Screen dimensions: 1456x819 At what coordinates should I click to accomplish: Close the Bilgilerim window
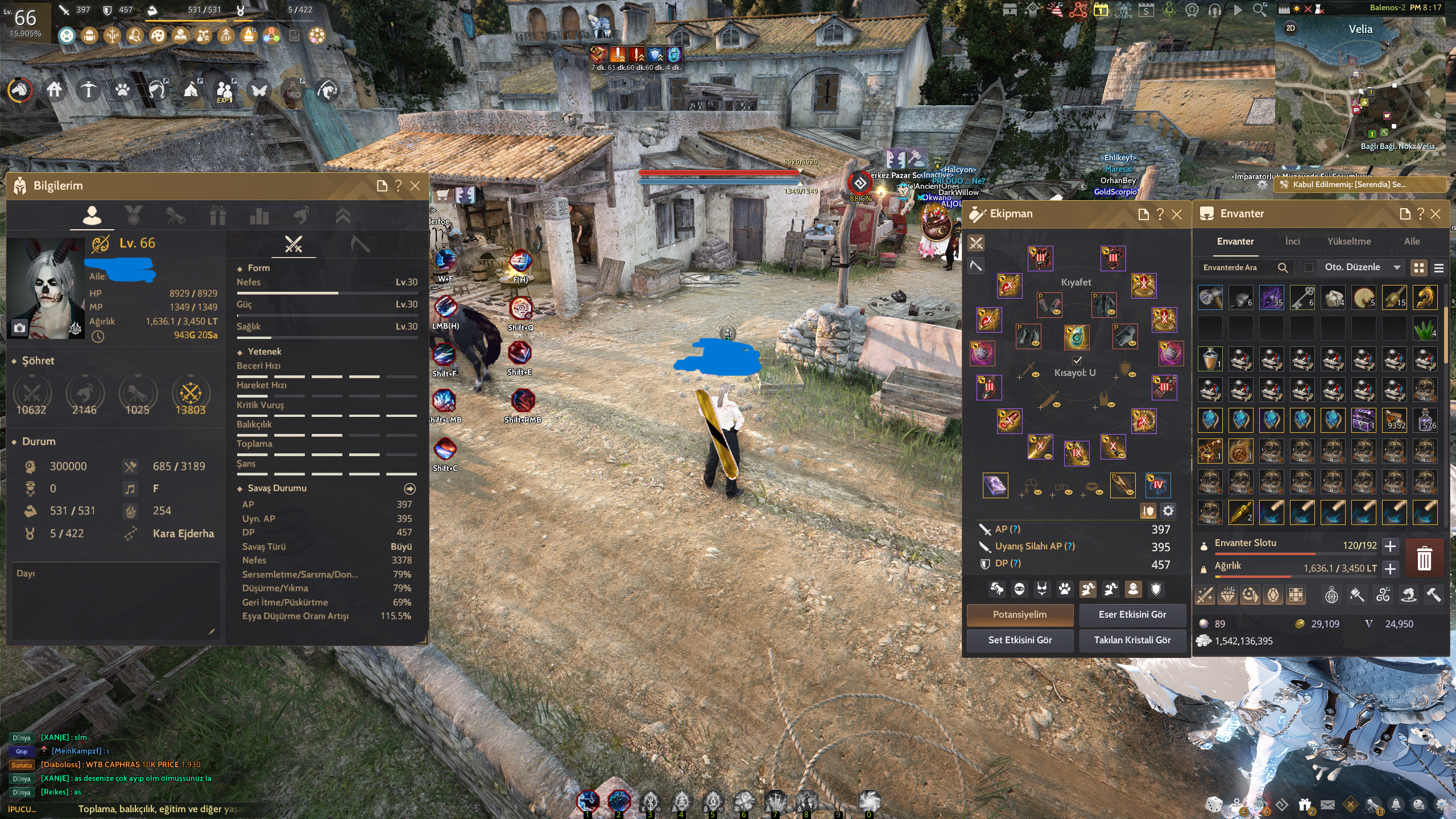tap(415, 186)
